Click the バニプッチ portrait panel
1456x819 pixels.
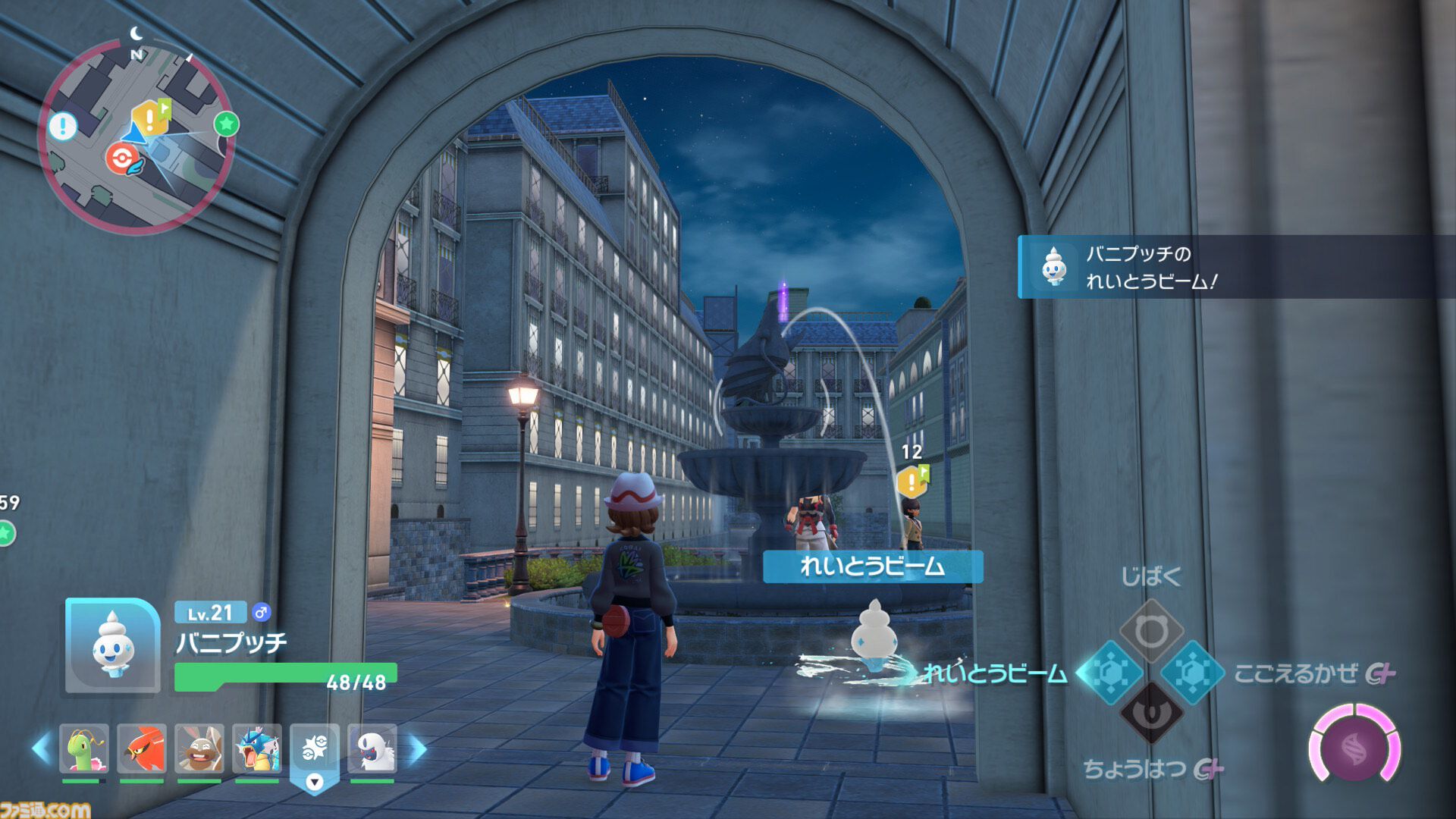112,646
